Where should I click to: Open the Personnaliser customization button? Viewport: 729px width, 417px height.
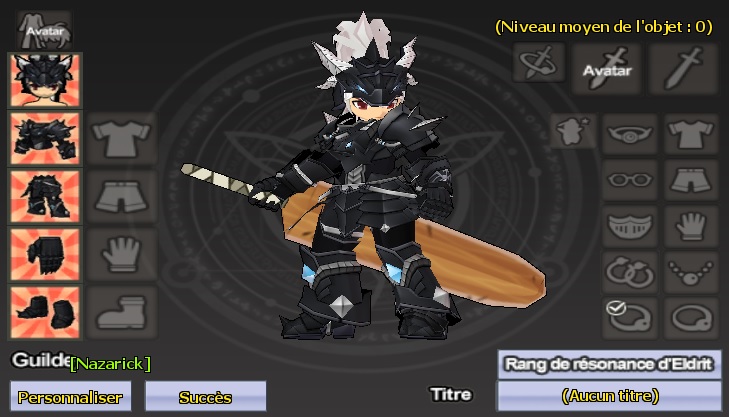coord(70,396)
